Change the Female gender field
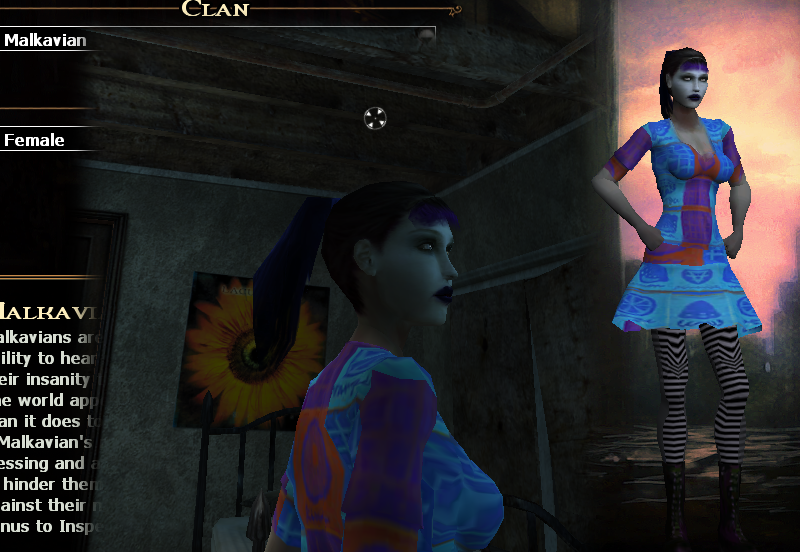The image size is (800, 552). coord(35,140)
